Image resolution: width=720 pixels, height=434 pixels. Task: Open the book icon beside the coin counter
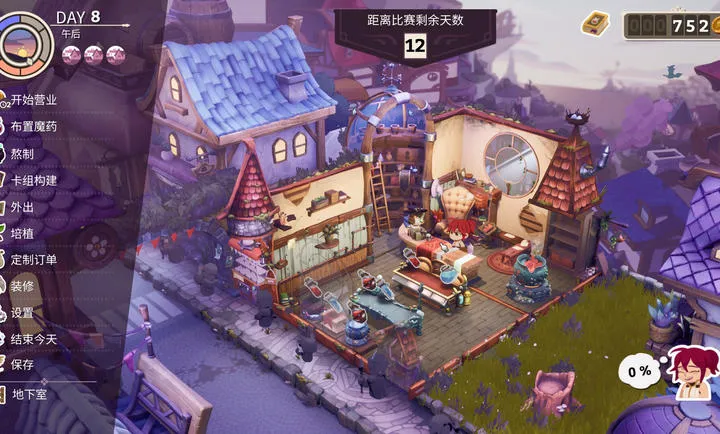coord(596,22)
